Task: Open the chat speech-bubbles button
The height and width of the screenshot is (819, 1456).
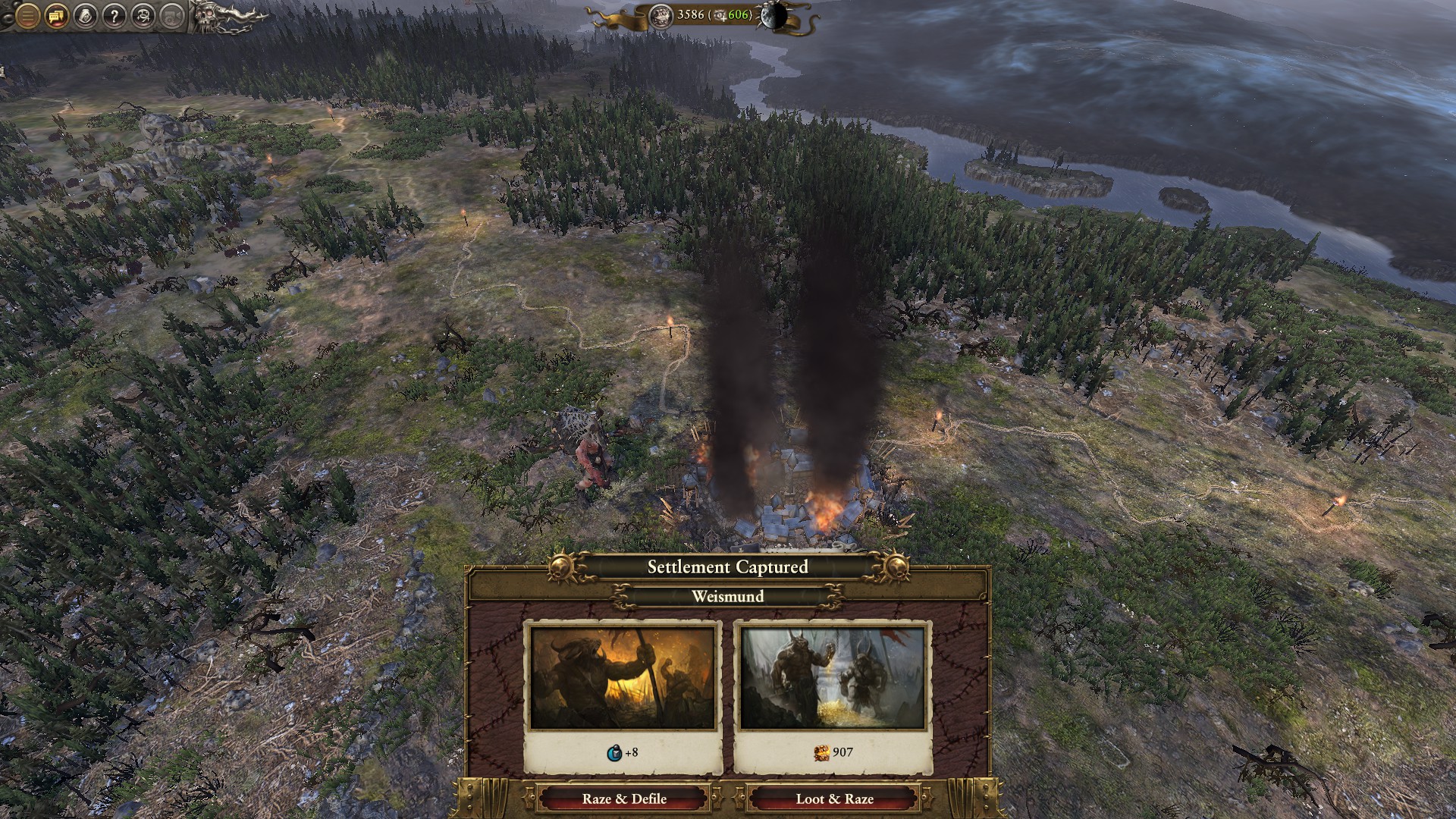Action: [x=56, y=16]
